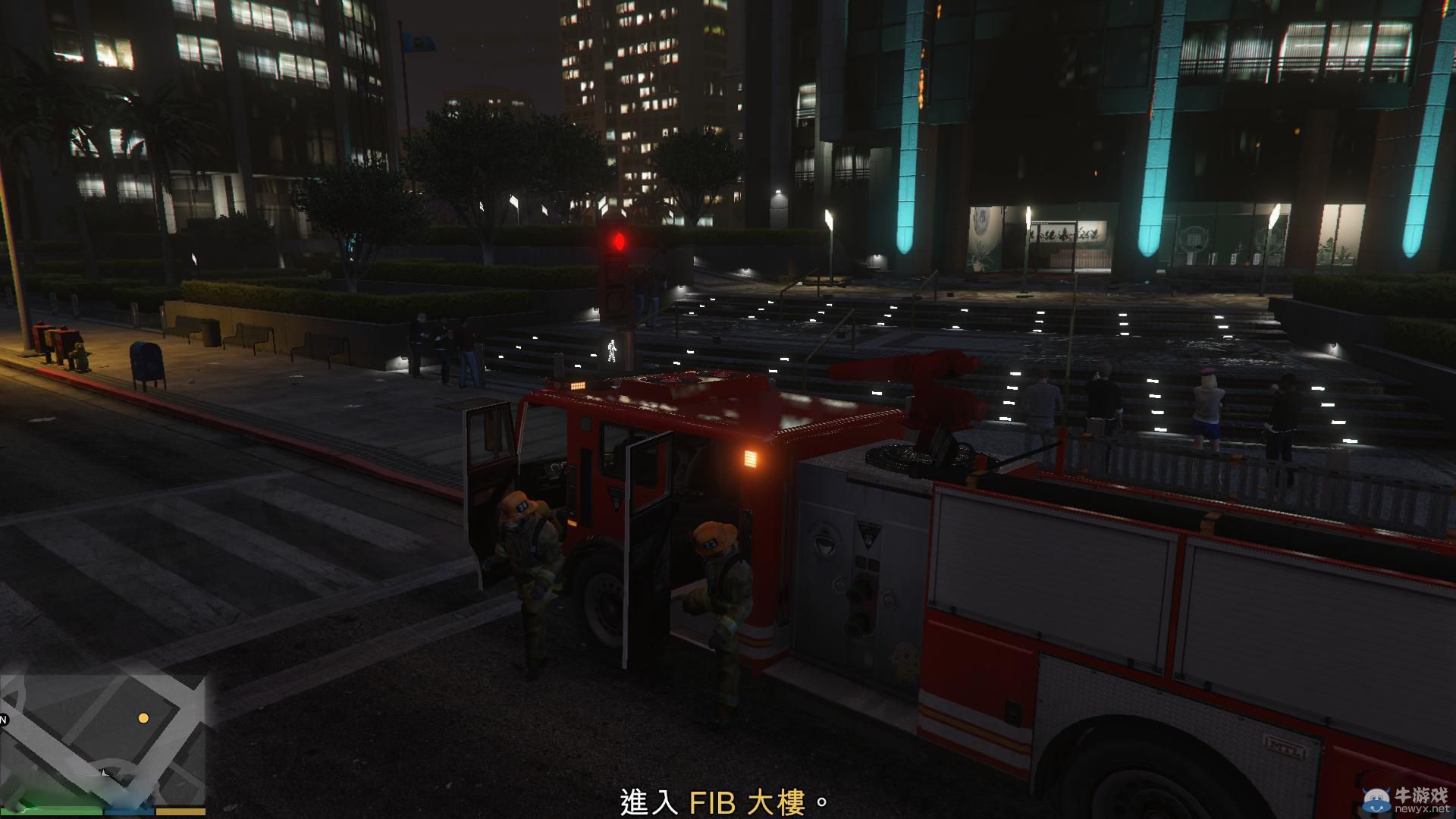Select the yellow mission blip on minimap
Screen dimensions: 1456x819
(x=145, y=719)
